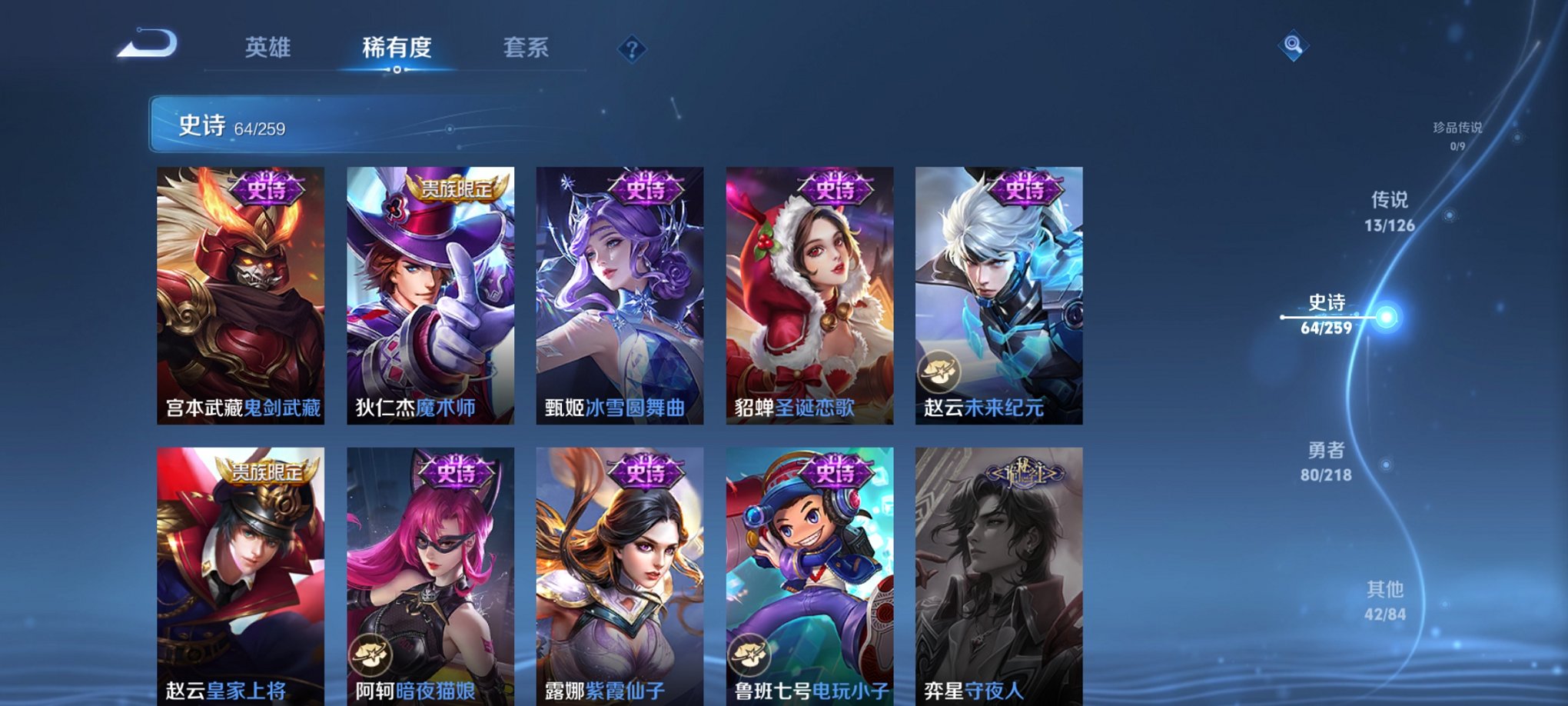Switch to the 英雄 tab
This screenshot has height=706, width=1568.
click(267, 48)
